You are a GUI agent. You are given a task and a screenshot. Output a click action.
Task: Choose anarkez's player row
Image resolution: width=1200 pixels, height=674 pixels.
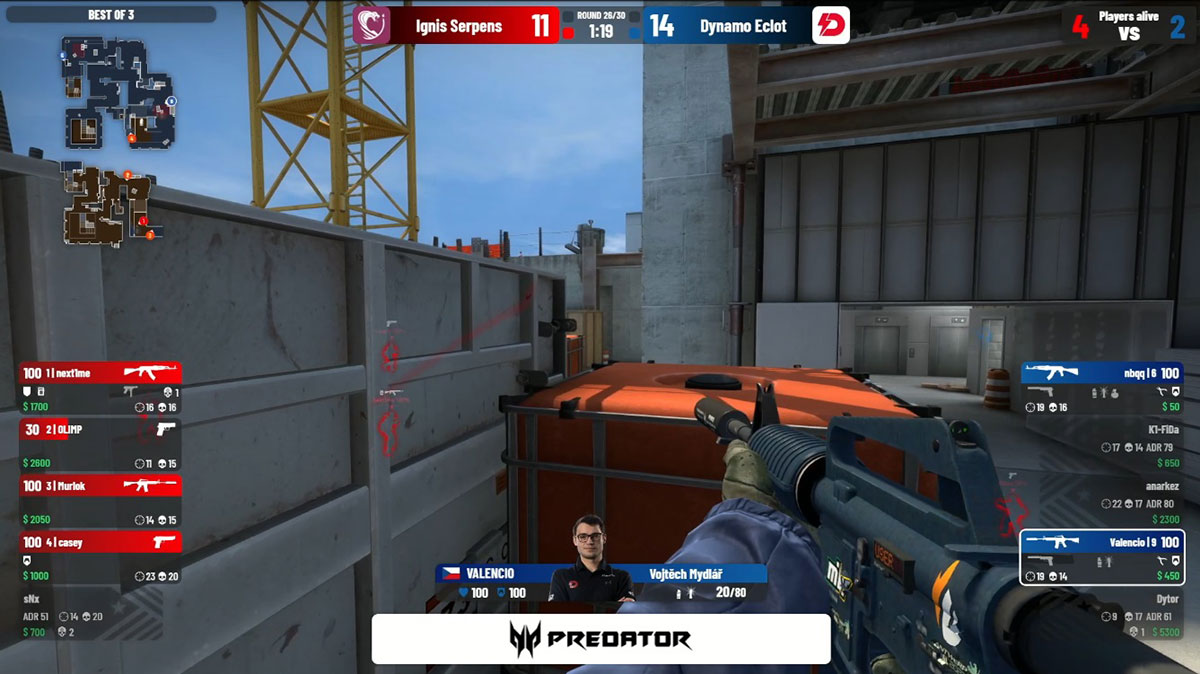1101,500
